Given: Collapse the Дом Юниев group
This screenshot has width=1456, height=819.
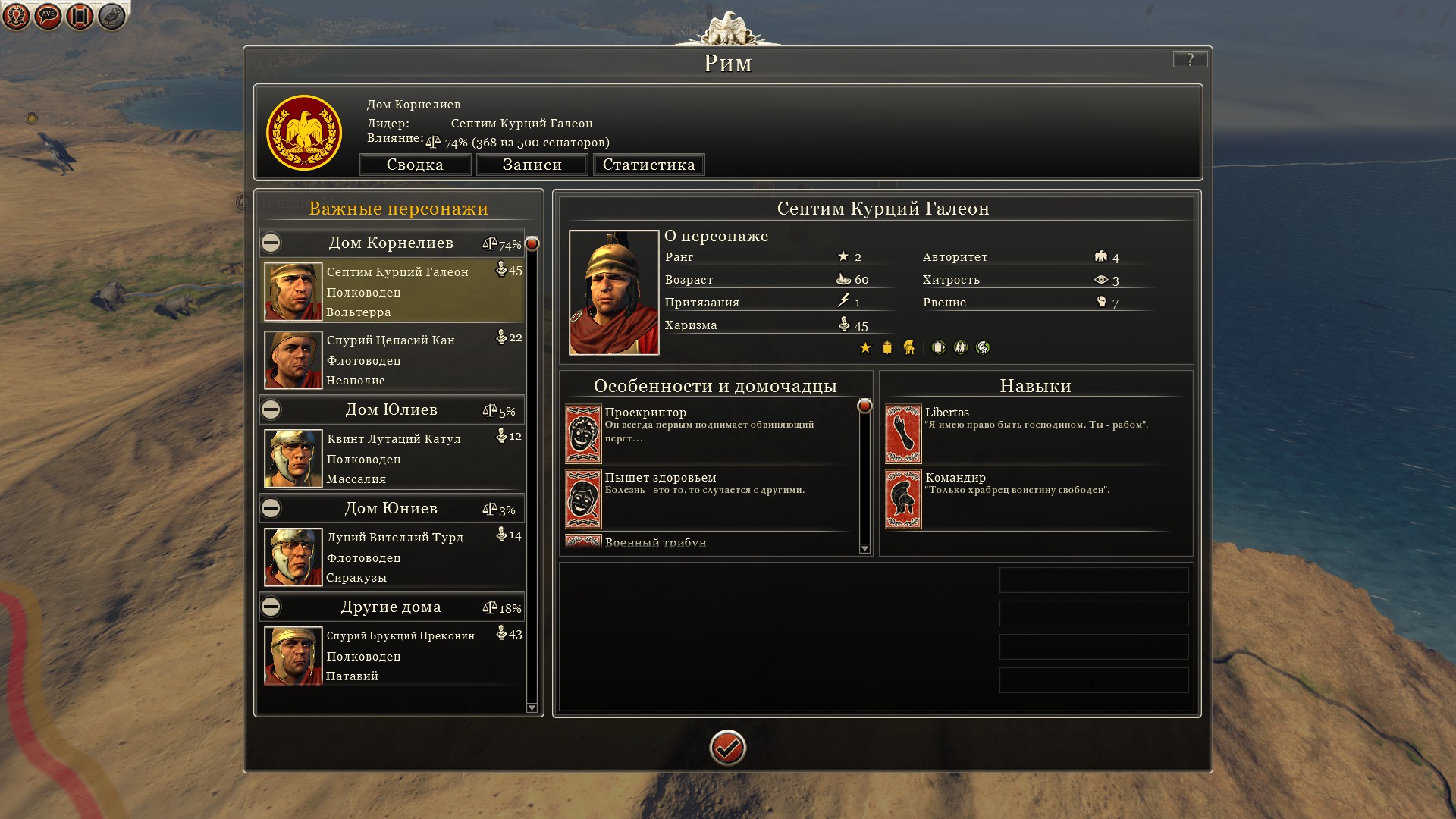Looking at the screenshot, I should 271,508.
